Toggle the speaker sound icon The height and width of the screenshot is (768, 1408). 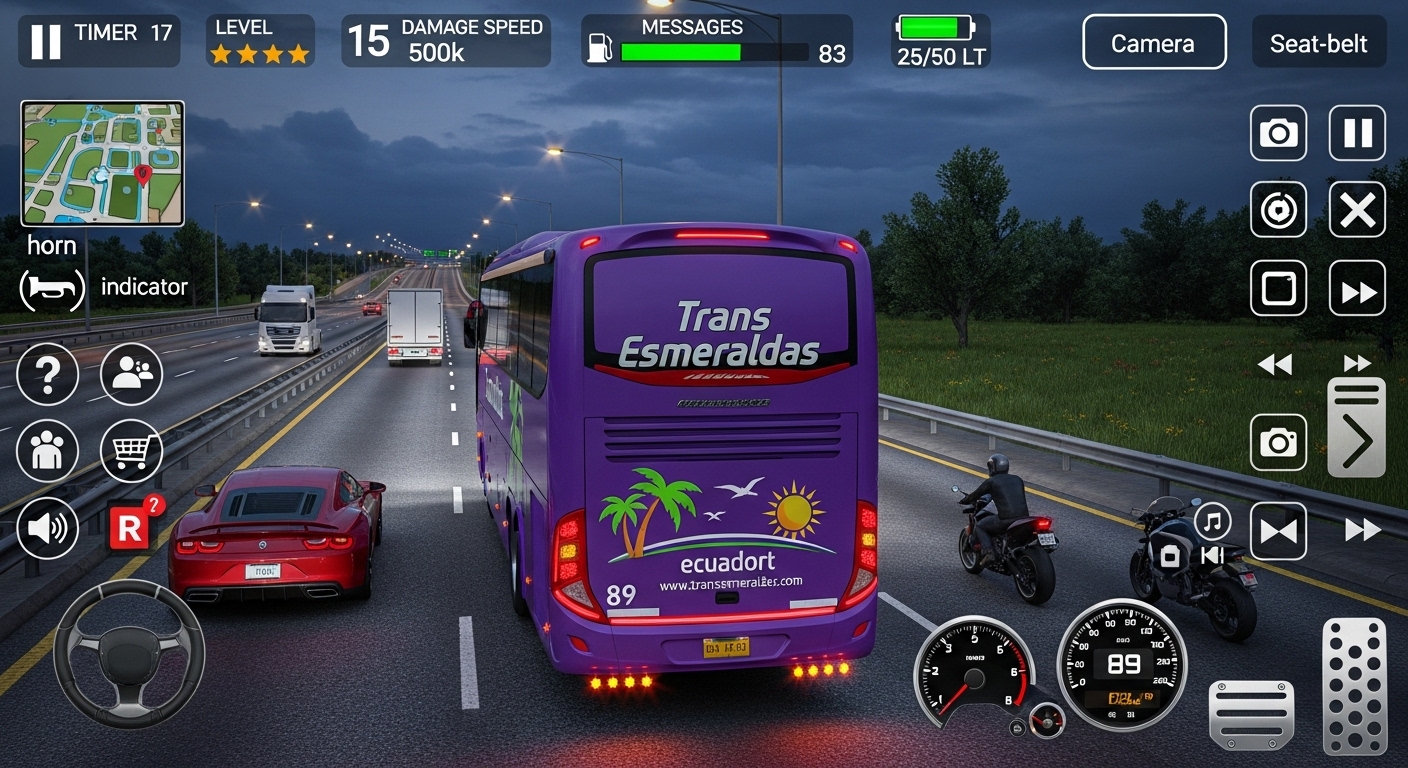click(x=47, y=528)
